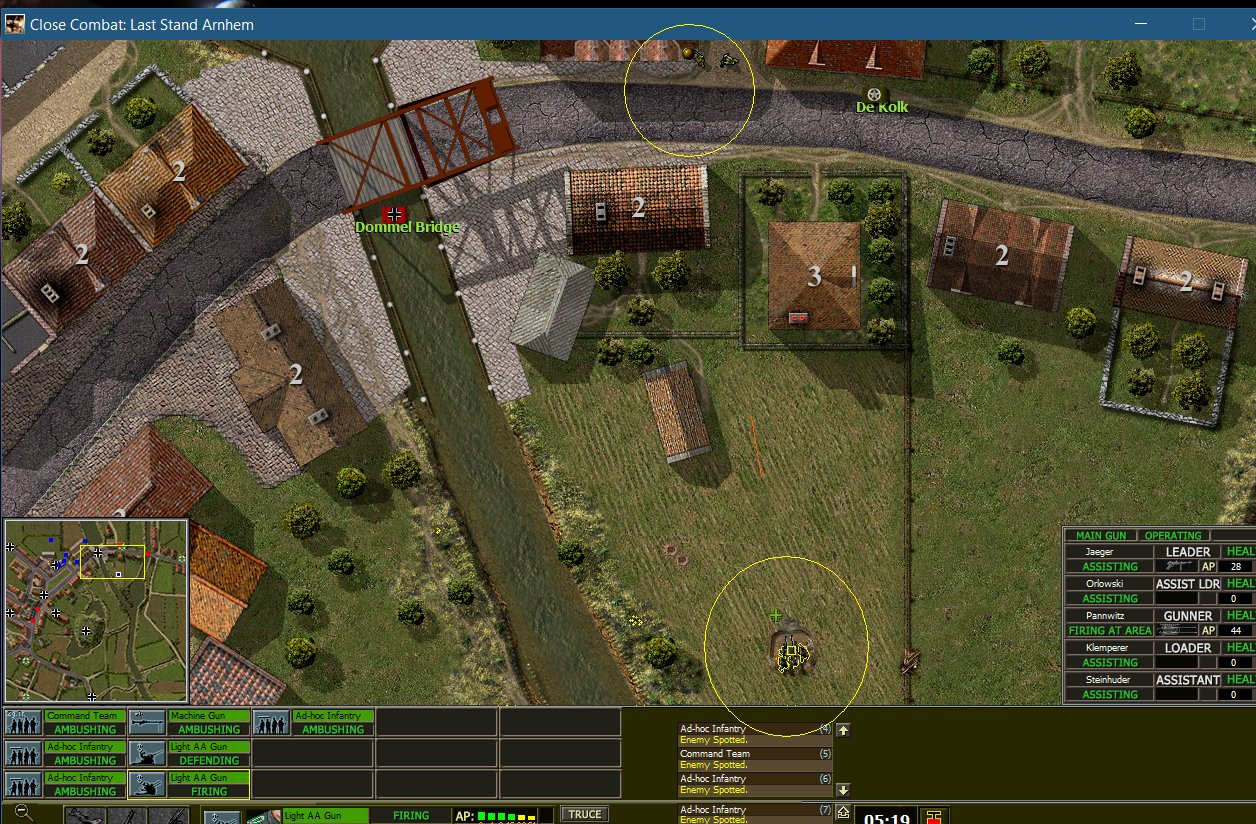Click the magnifying glass zoom icon

(23, 813)
